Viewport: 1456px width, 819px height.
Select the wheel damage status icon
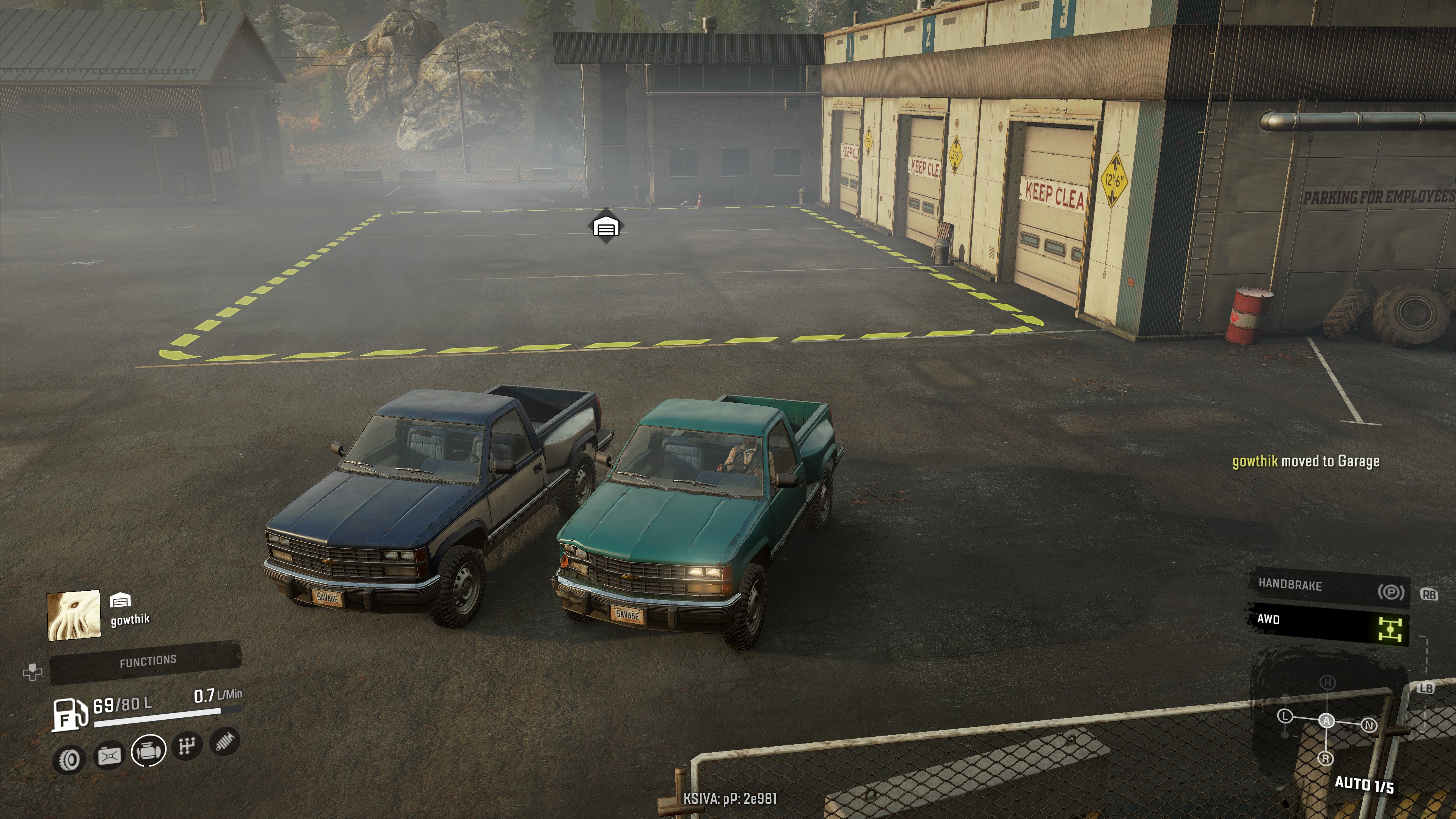(x=69, y=759)
